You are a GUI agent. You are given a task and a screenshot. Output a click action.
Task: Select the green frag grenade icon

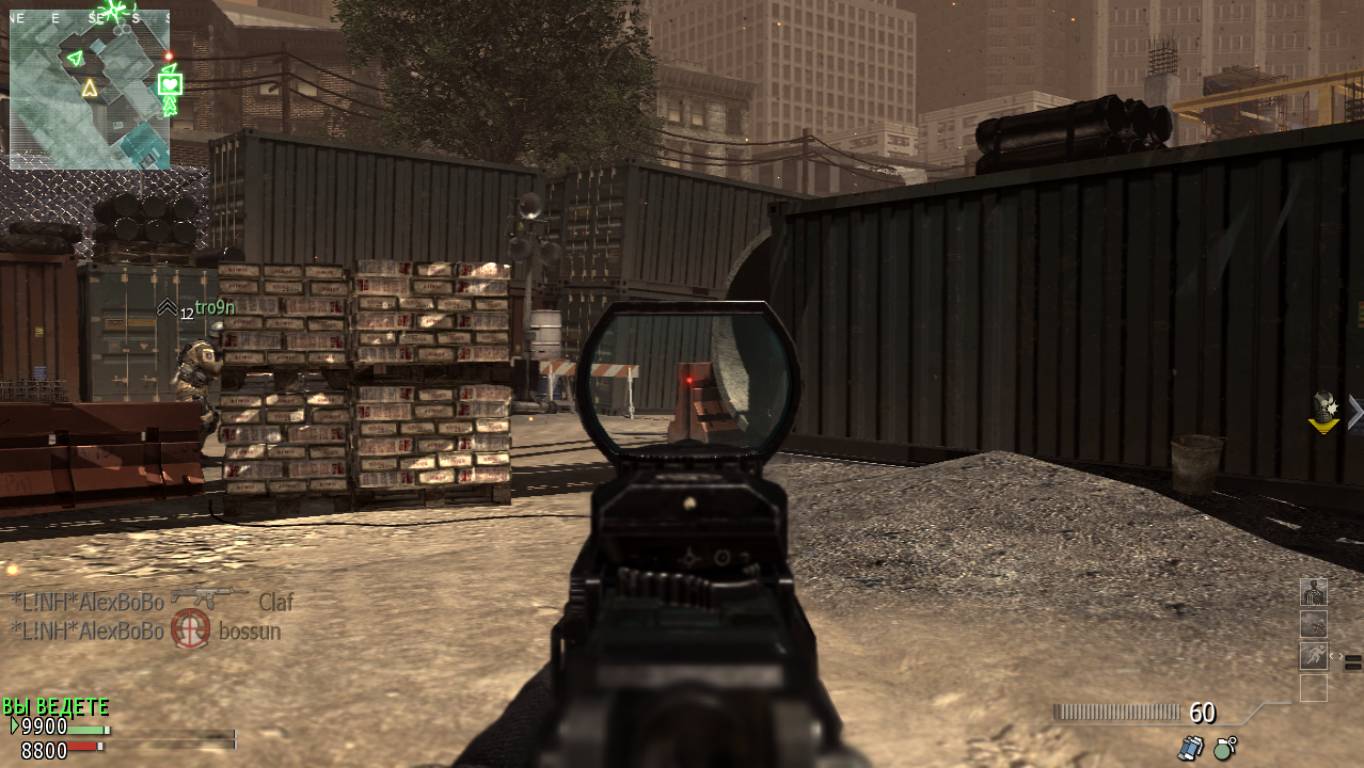(x=1224, y=746)
